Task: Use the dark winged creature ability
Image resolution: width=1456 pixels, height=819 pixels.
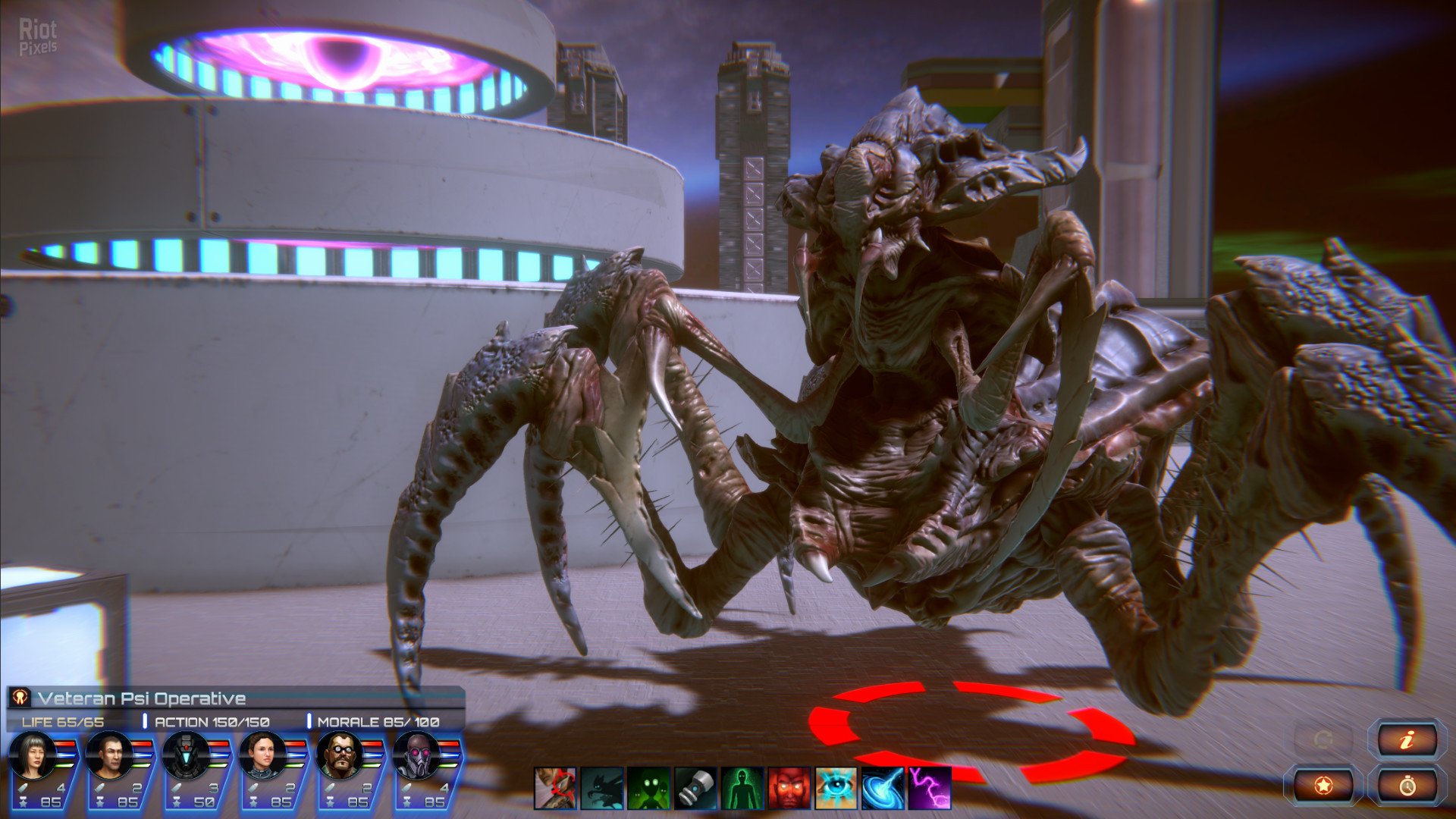Action: pos(602,788)
